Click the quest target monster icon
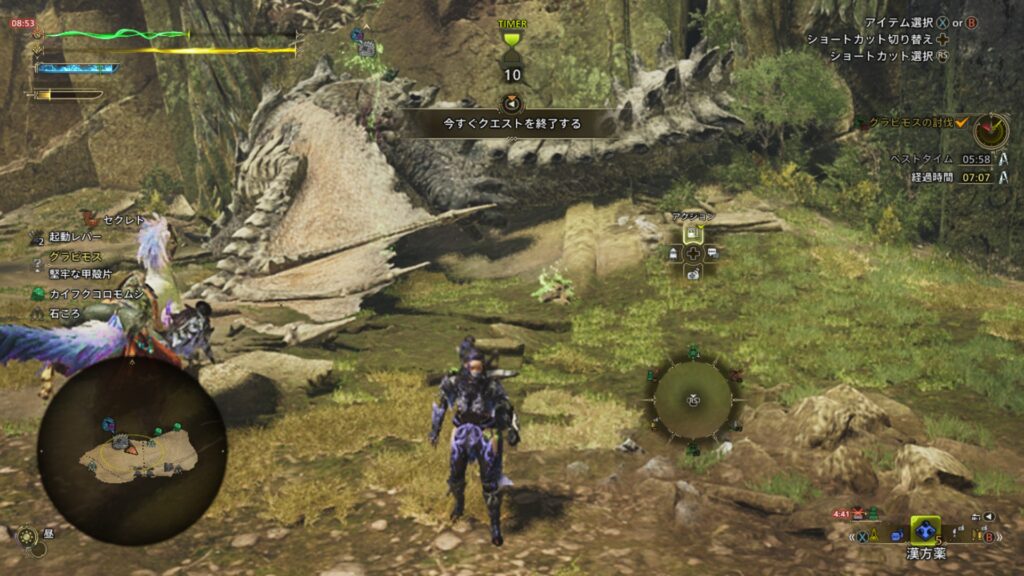Image resolution: width=1024 pixels, height=576 pixels. coord(990,130)
